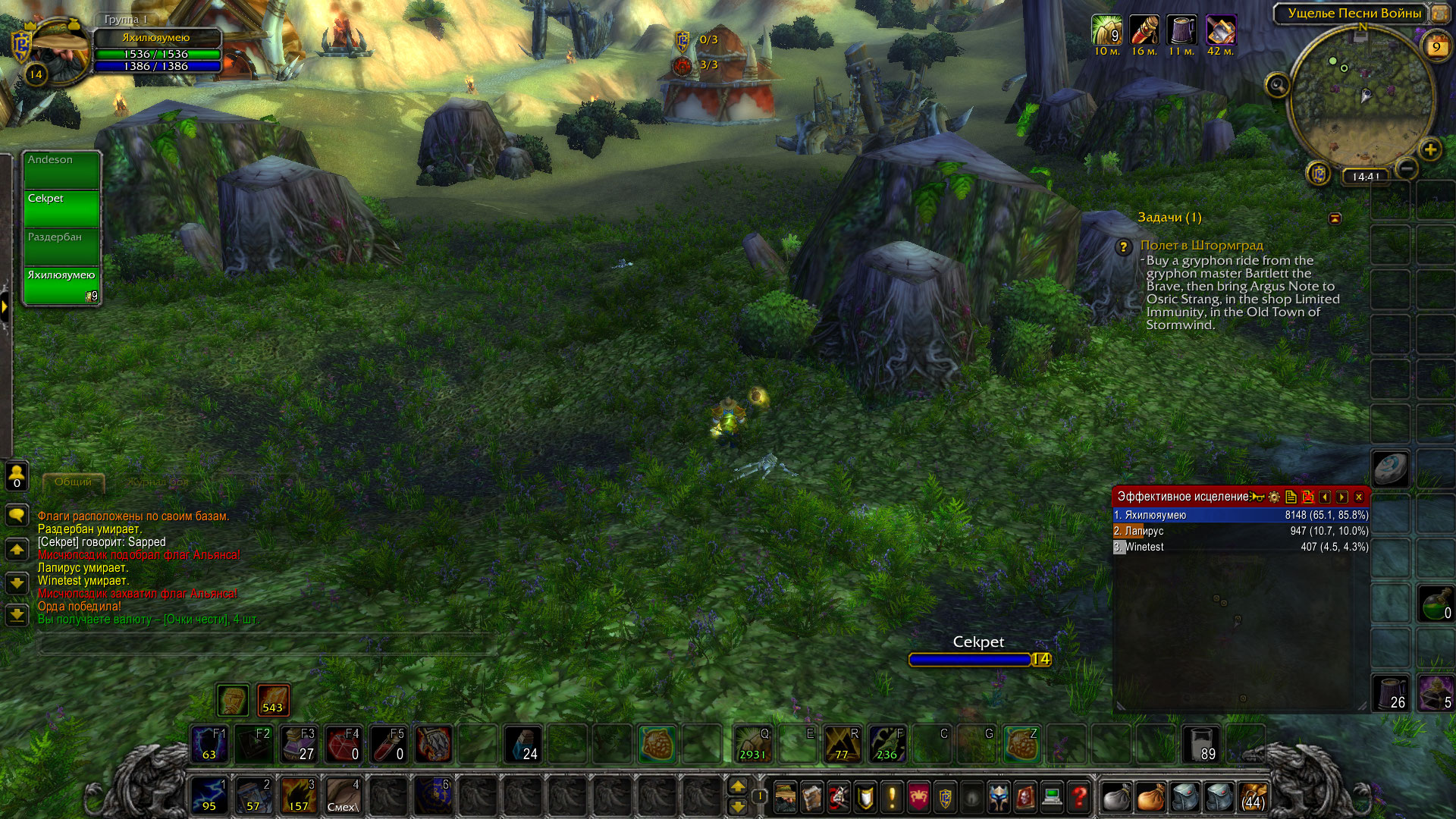This screenshot has width=1456, height=819.
Task: Use the hotbar item with 543 count
Action: [273, 700]
